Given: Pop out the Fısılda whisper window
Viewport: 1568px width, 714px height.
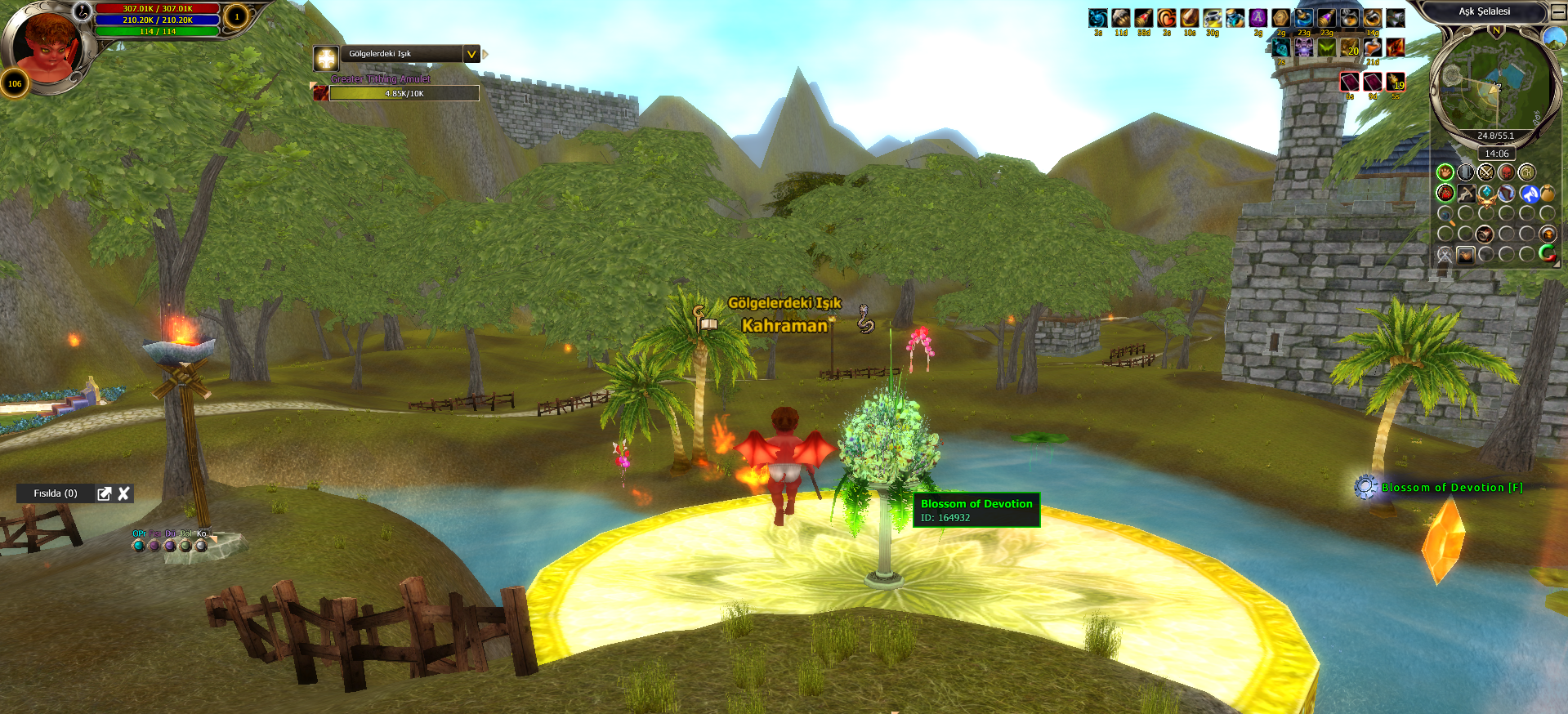Looking at the screenshot, I should coord(105,493).
